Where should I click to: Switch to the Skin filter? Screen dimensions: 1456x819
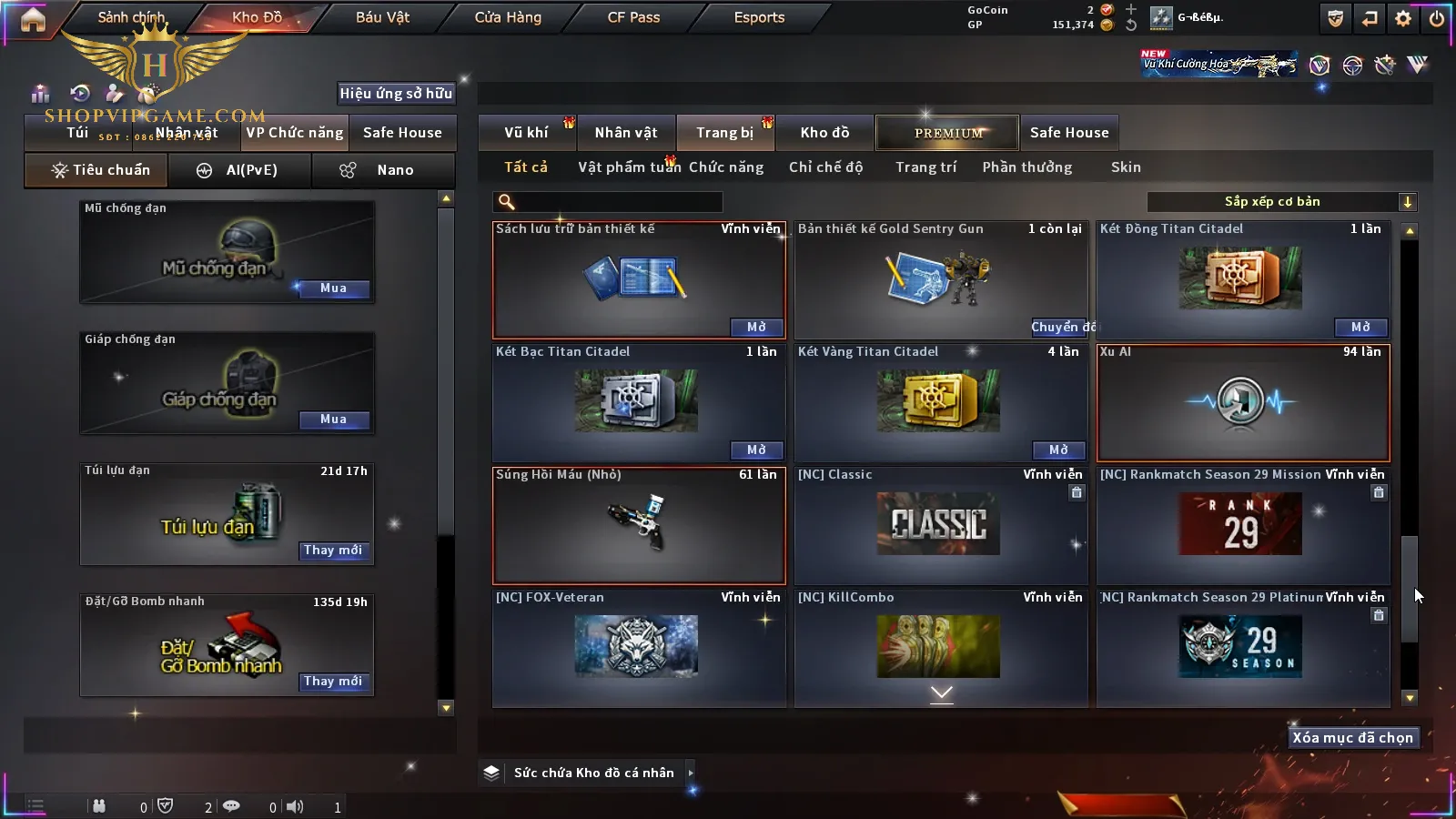pyautogui.click(x=1126, y=167)
